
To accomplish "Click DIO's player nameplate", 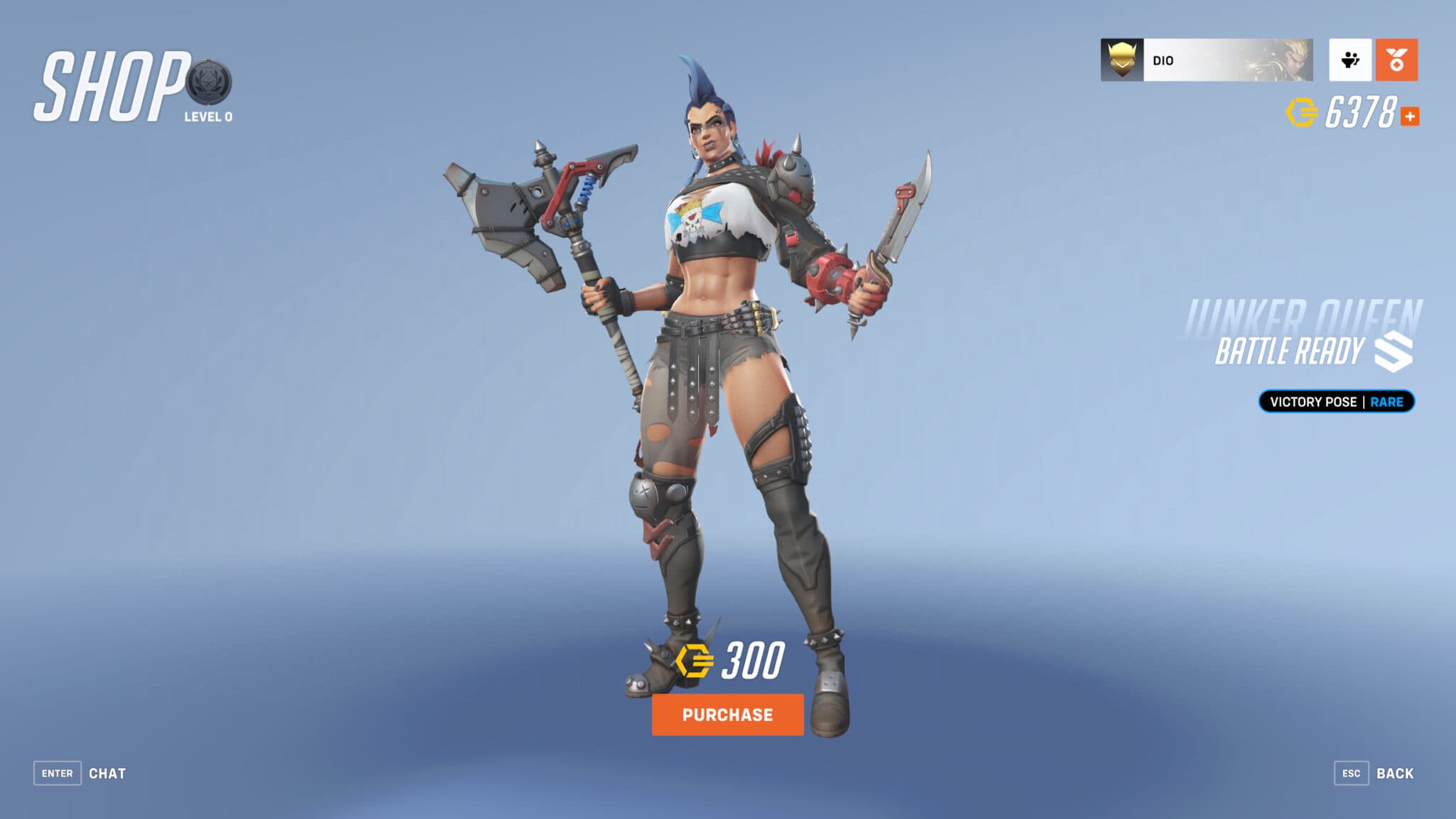I will point(1207,61).
